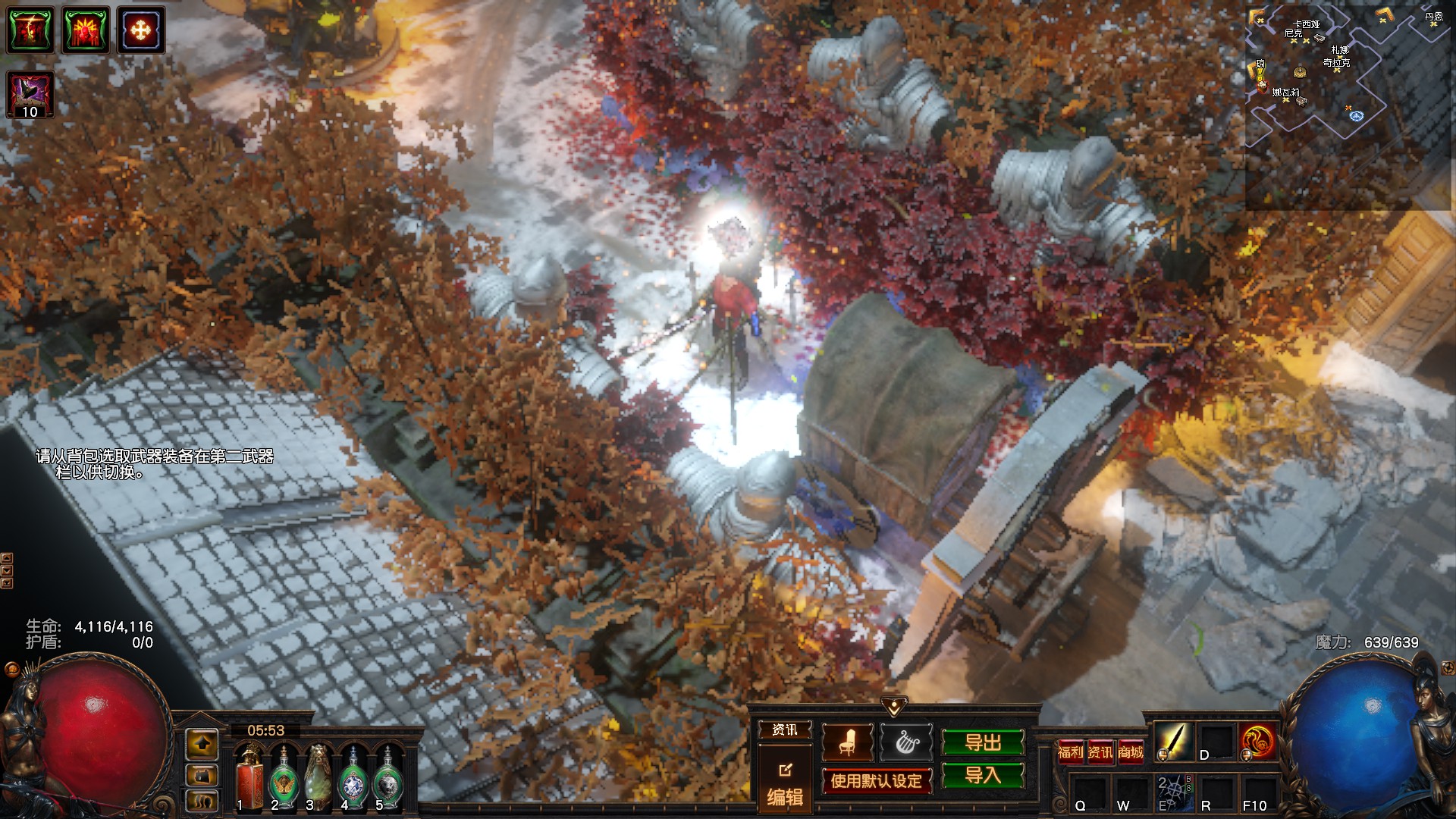Click the 导出 (Export) button
1456x819 pixels.
point(983,742)
